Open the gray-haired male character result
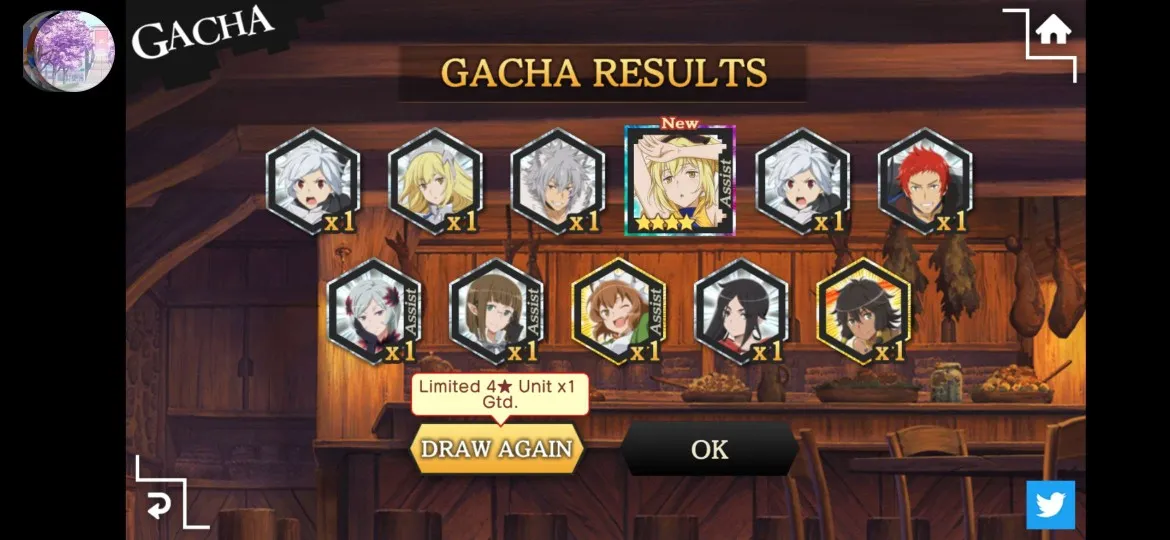 [x=557, y=182]
